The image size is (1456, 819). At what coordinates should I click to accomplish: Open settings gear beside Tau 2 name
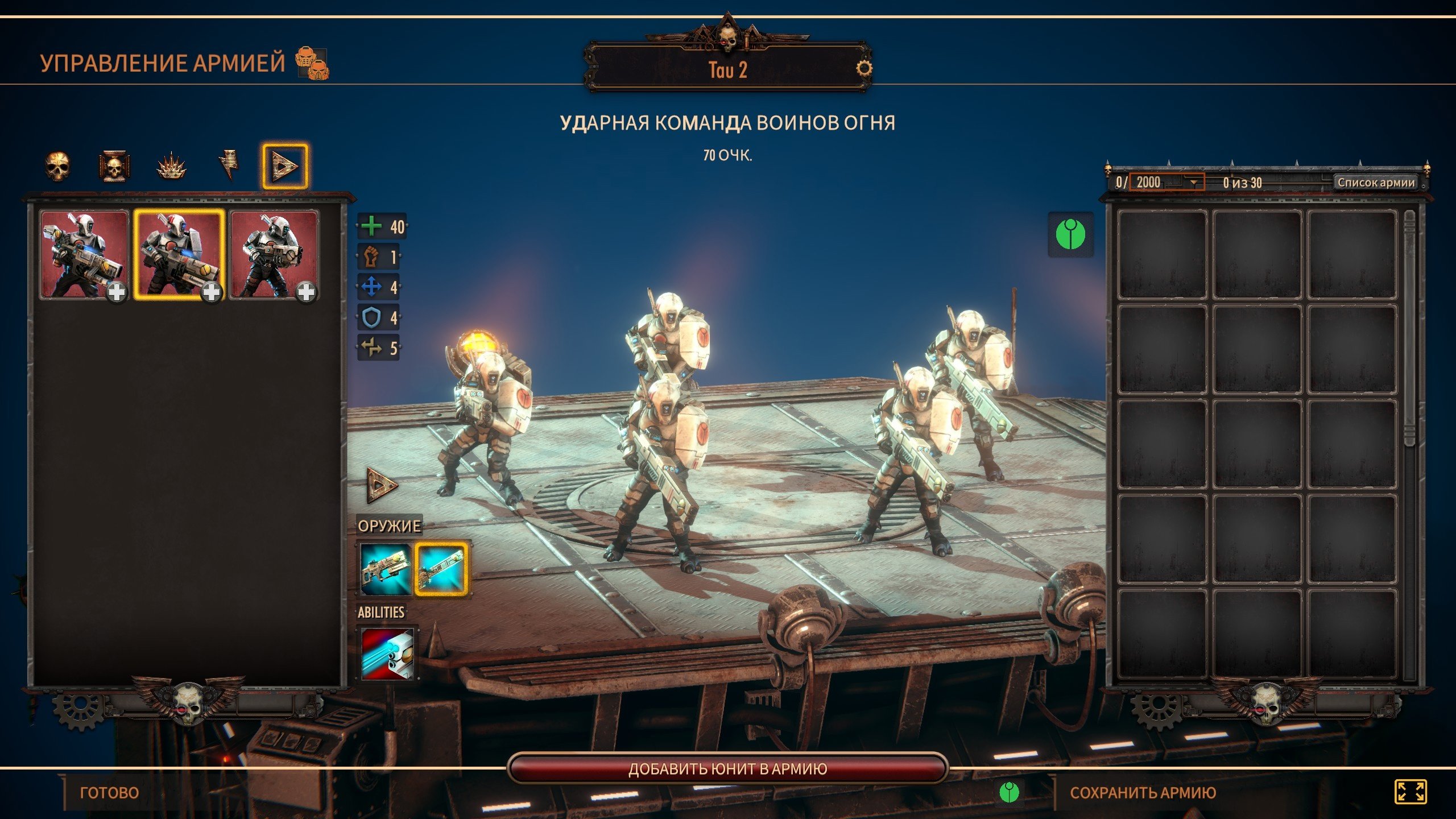point(863,69)
